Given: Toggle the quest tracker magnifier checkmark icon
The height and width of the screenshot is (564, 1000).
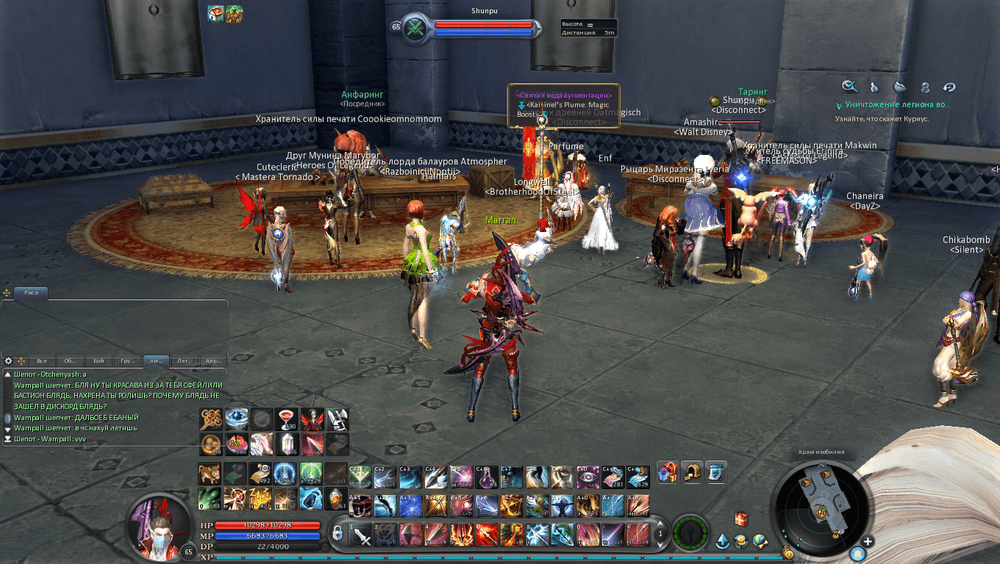Looking at the screenshot, I should click(x=849, y=87).
